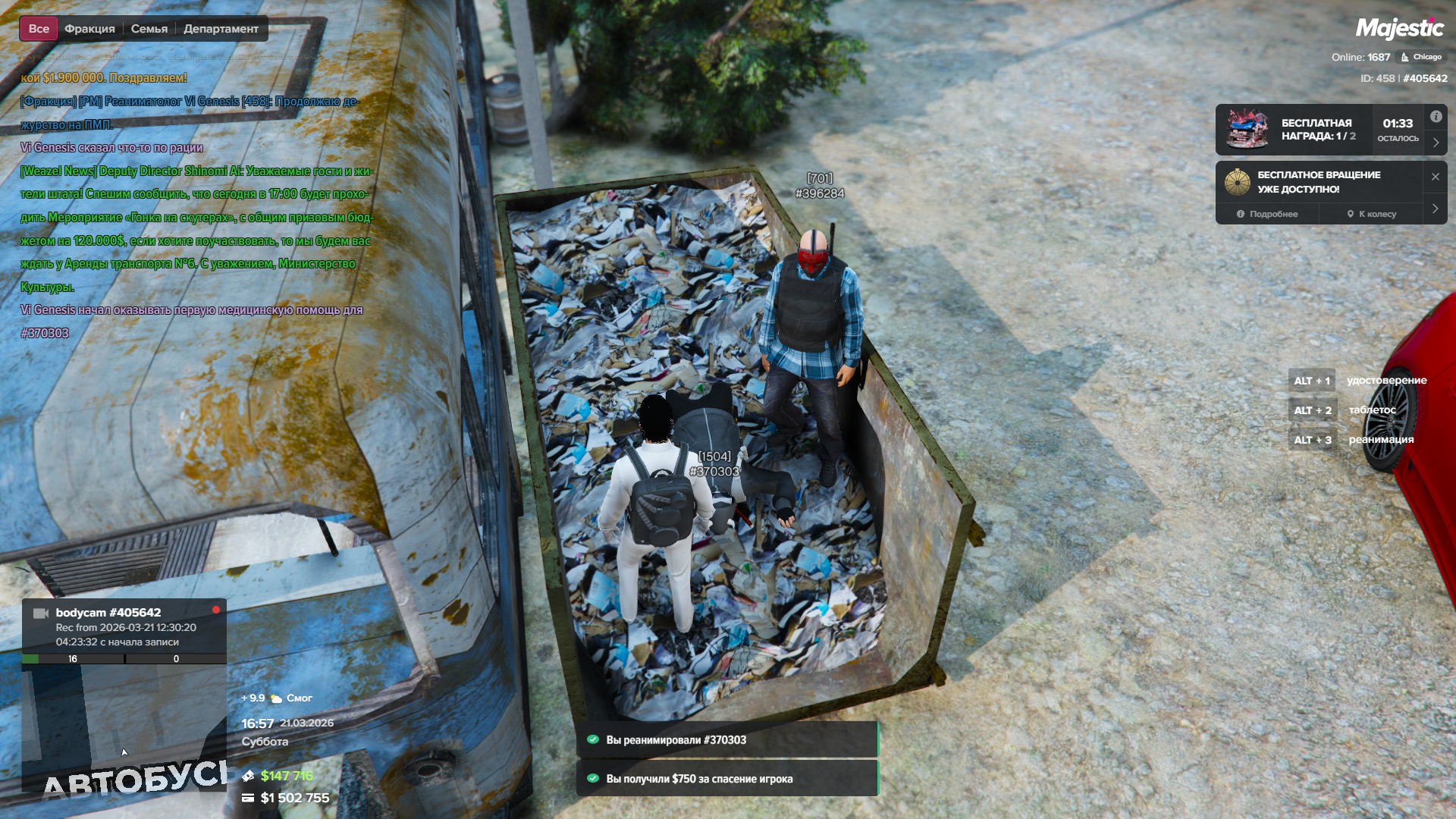Select the $750 rescue reward notification

tap(727, 779)
